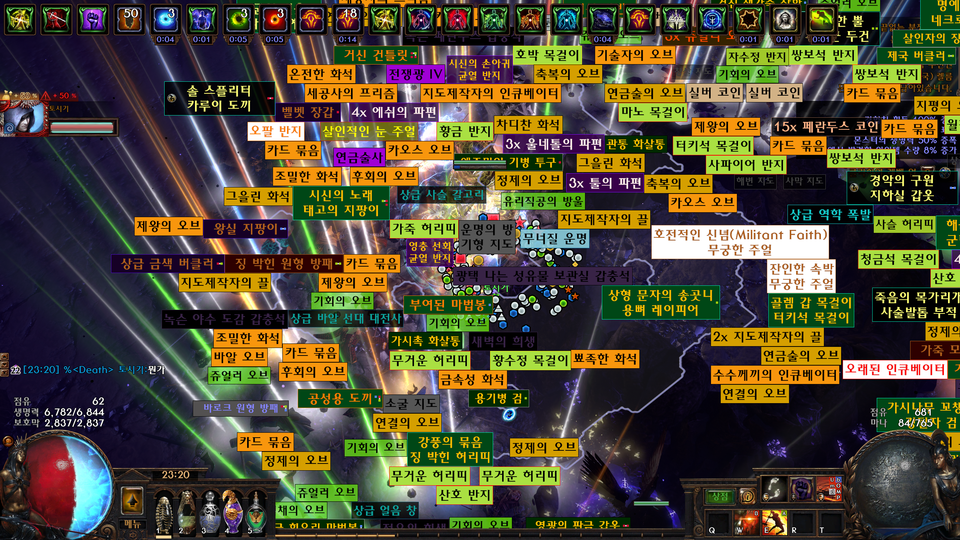The image size is (960, 540).
Task: Pick up the 전쟁광 IV item label
Action: tap(416, 74)
